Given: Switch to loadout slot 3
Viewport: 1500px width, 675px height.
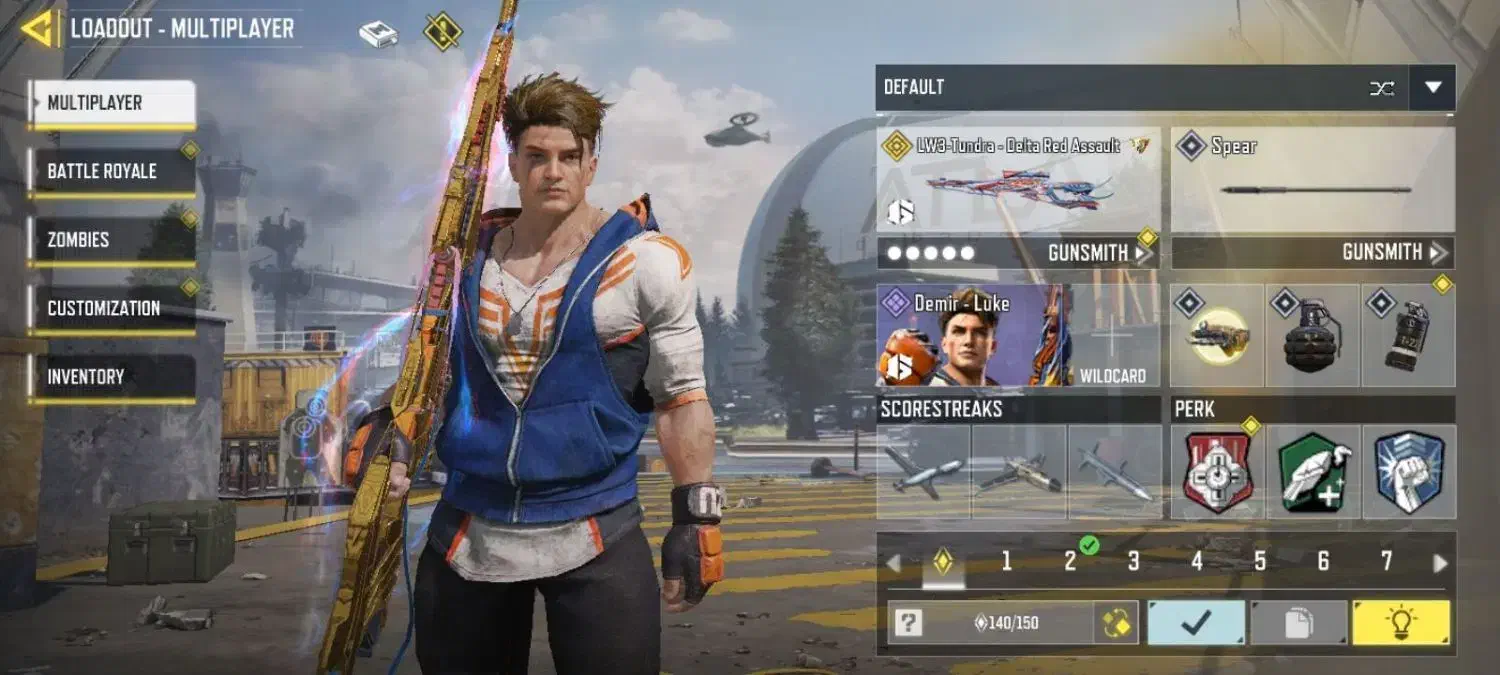Looking at the screenshot, I should (1133, 562).
